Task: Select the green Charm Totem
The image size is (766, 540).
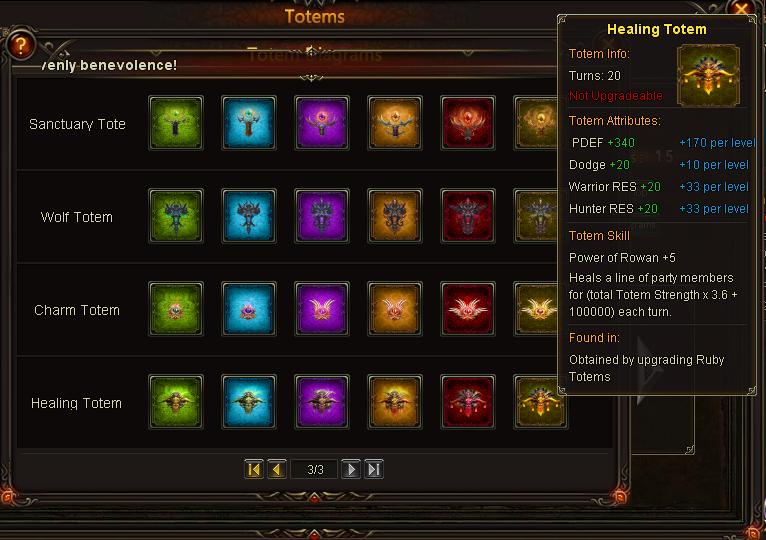Action: pyautogui.click(x=176, y=310)
